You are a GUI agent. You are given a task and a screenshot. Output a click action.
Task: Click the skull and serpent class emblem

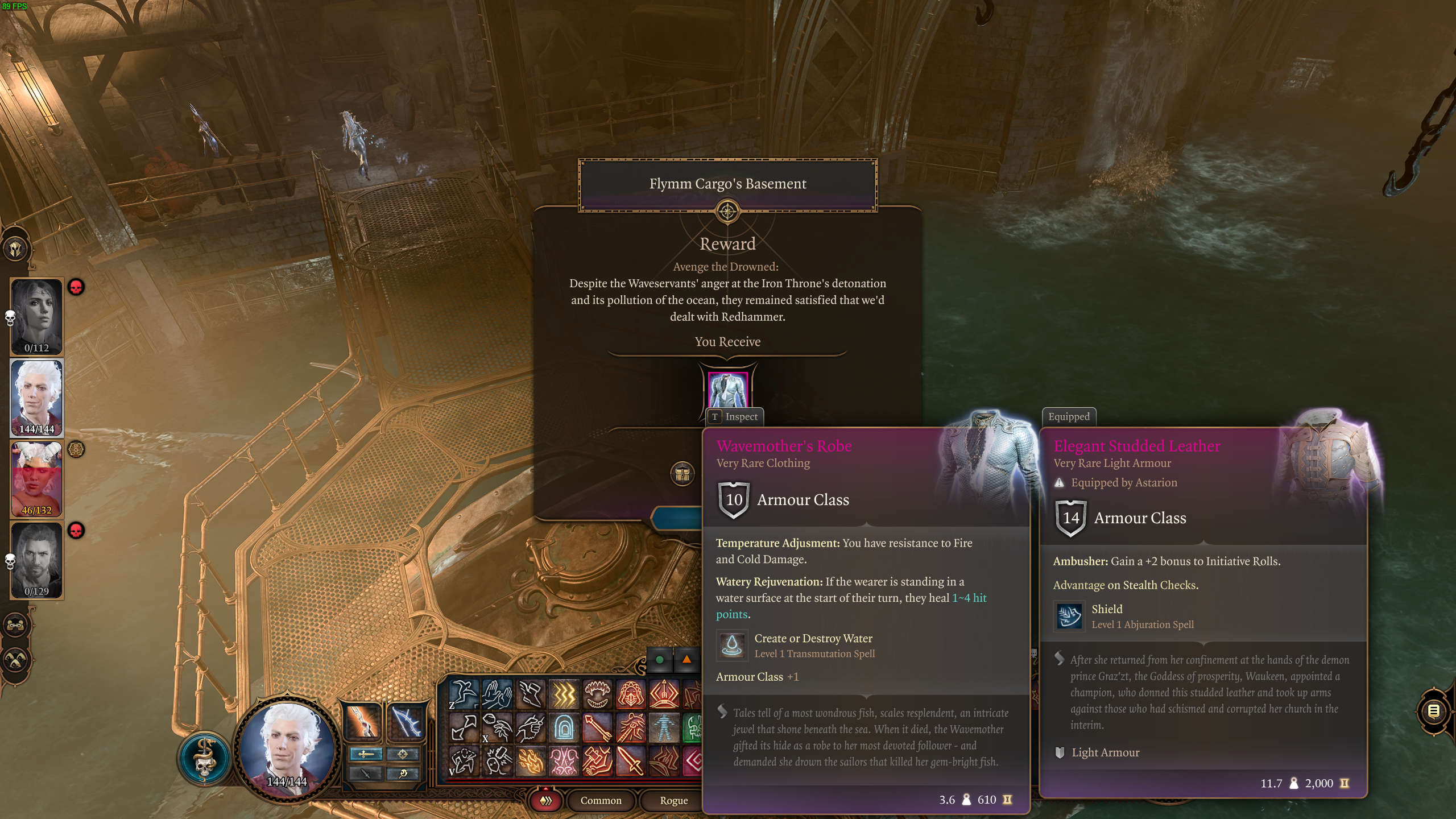pos(204,758)
